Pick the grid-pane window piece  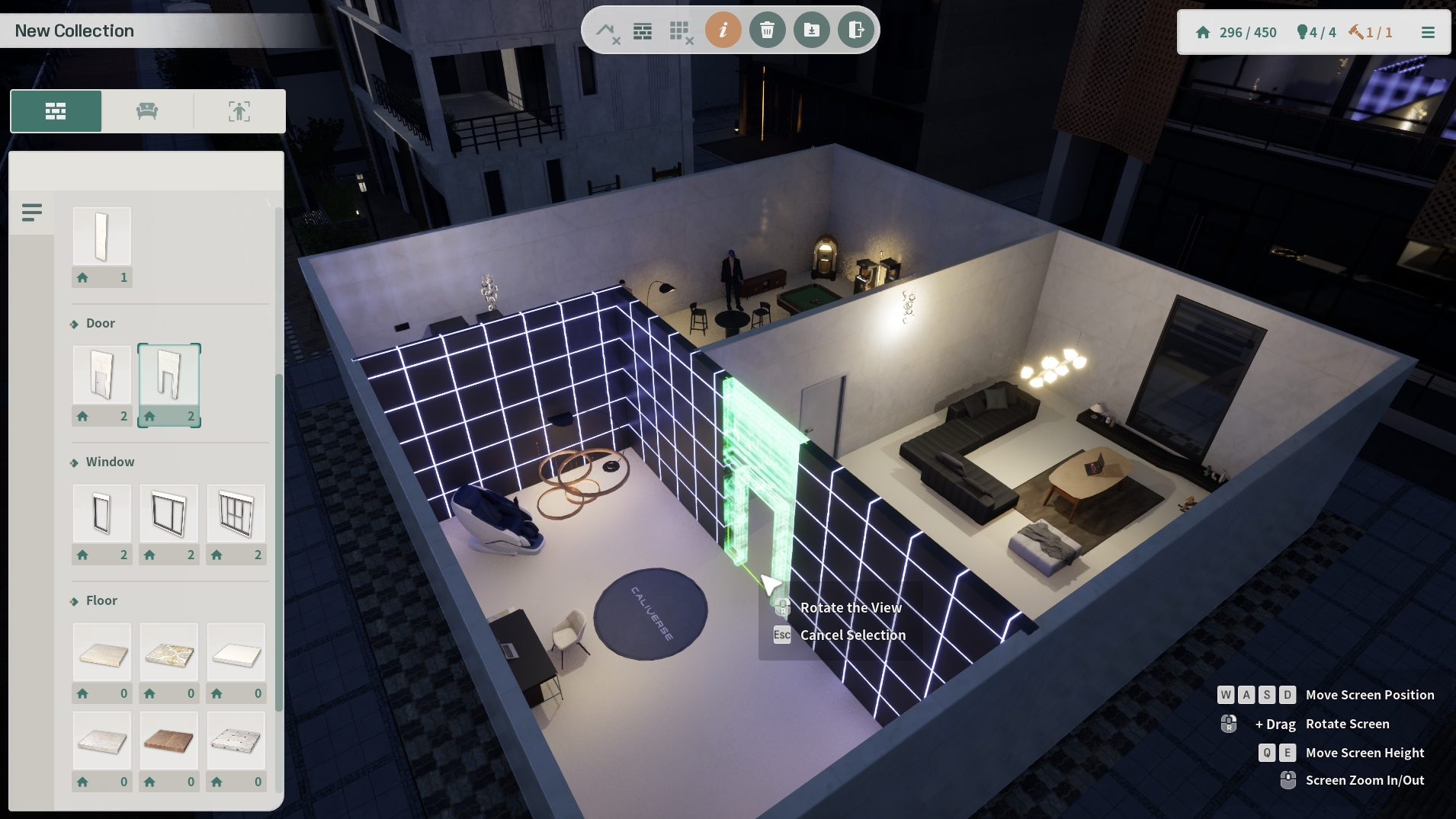point(236,513)
